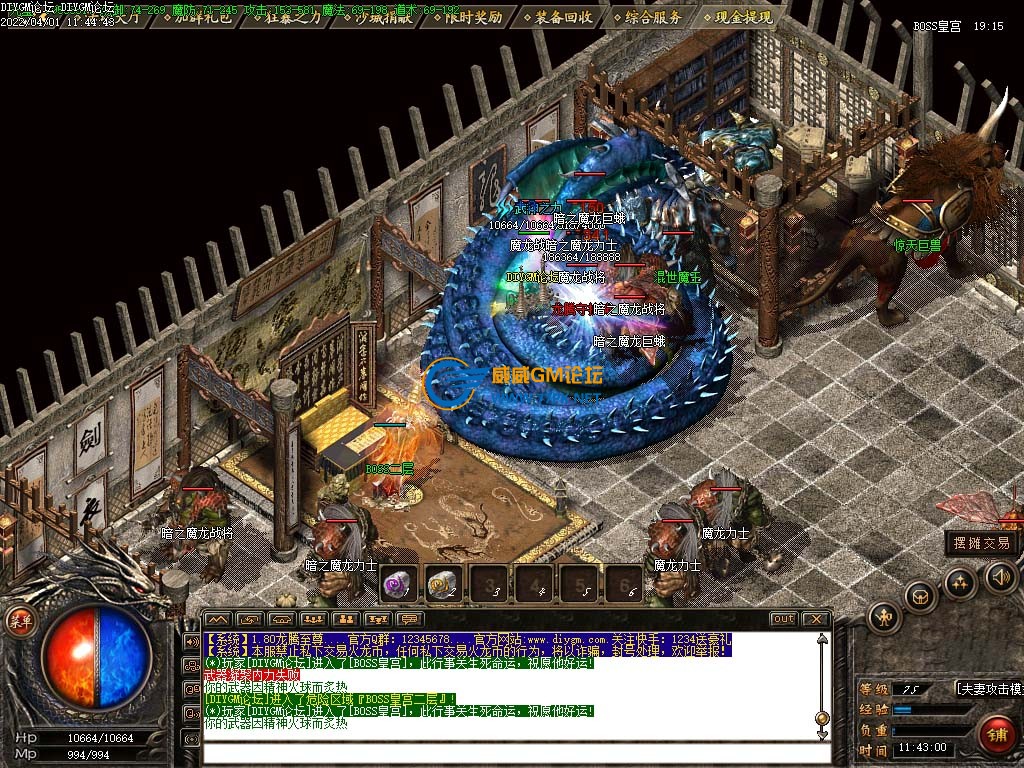Click the chat panel's out button
This screenshot has width=1024, height=768.
click(x=783, y=619)
